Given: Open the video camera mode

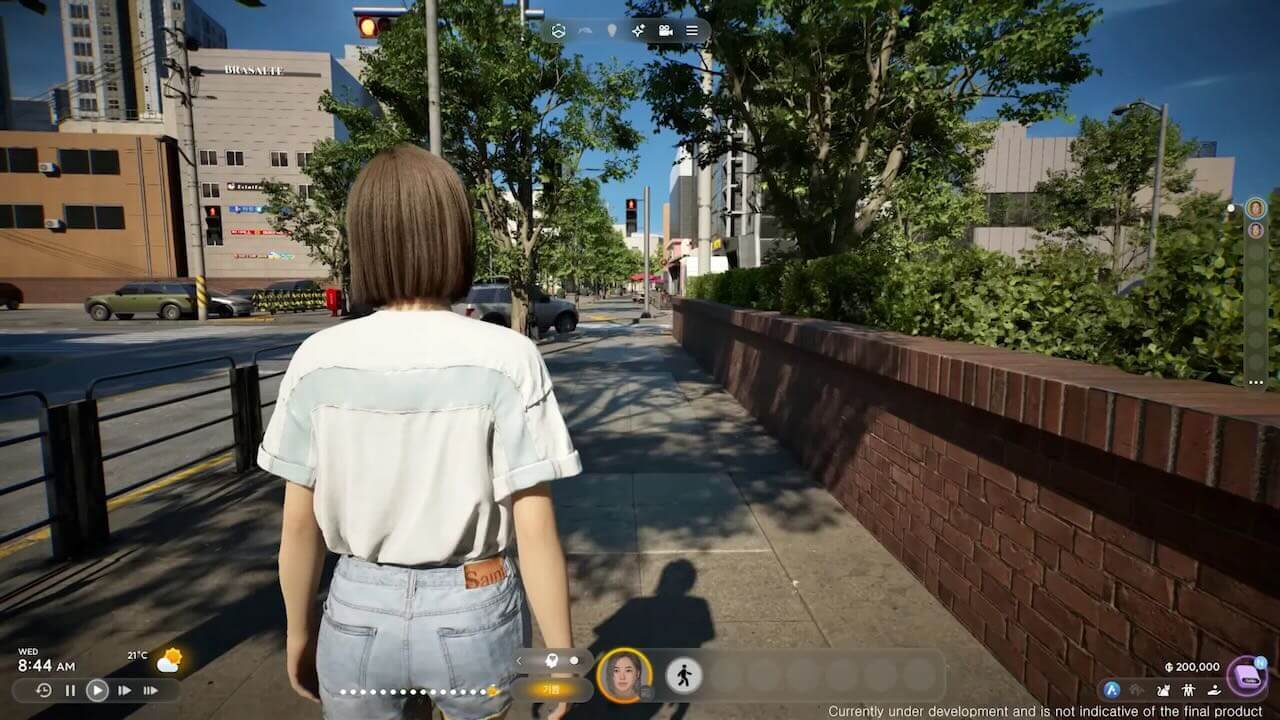Looking at the screenshot, I should tap(665, 31).
